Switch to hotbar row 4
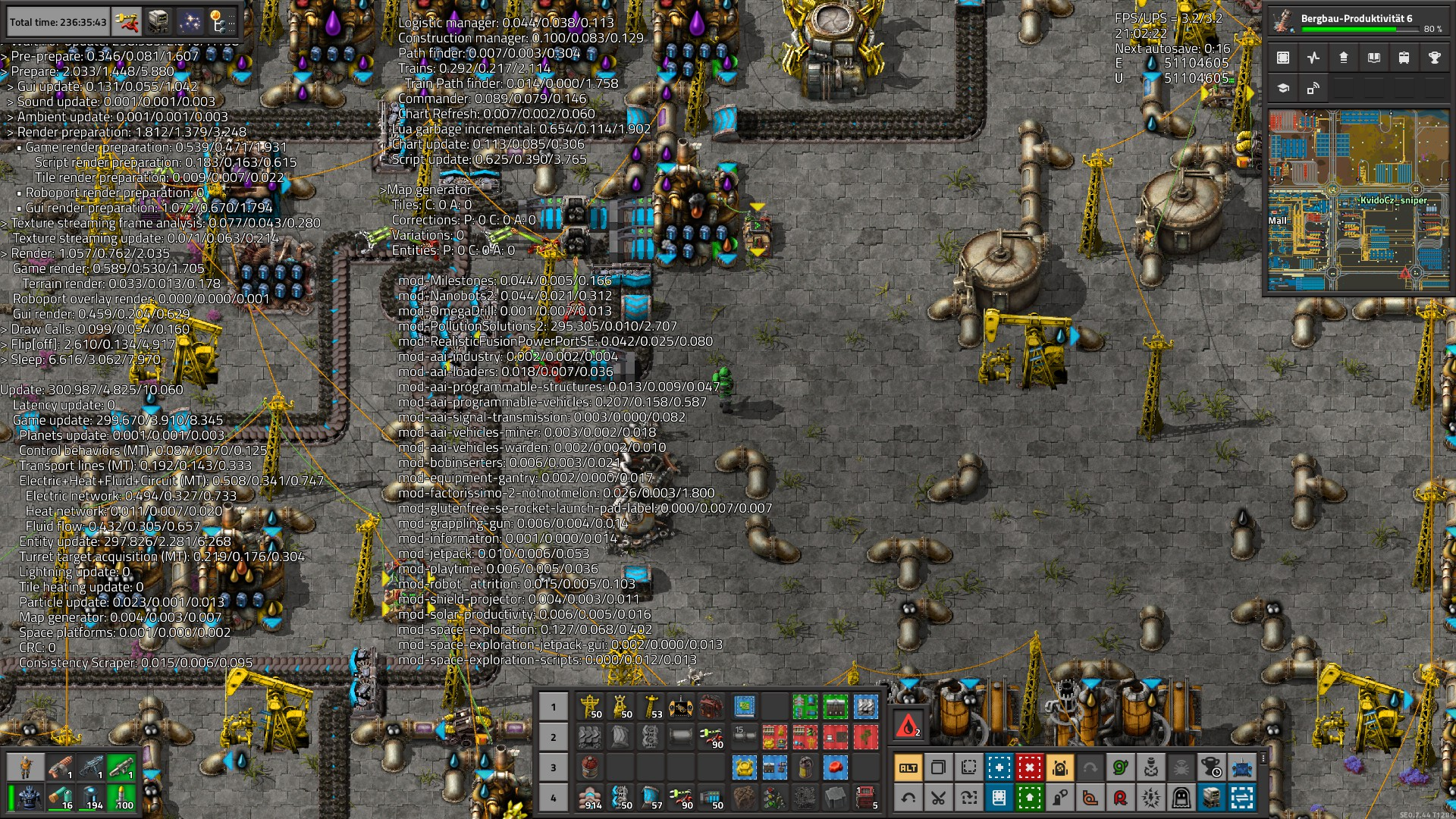 553,798
